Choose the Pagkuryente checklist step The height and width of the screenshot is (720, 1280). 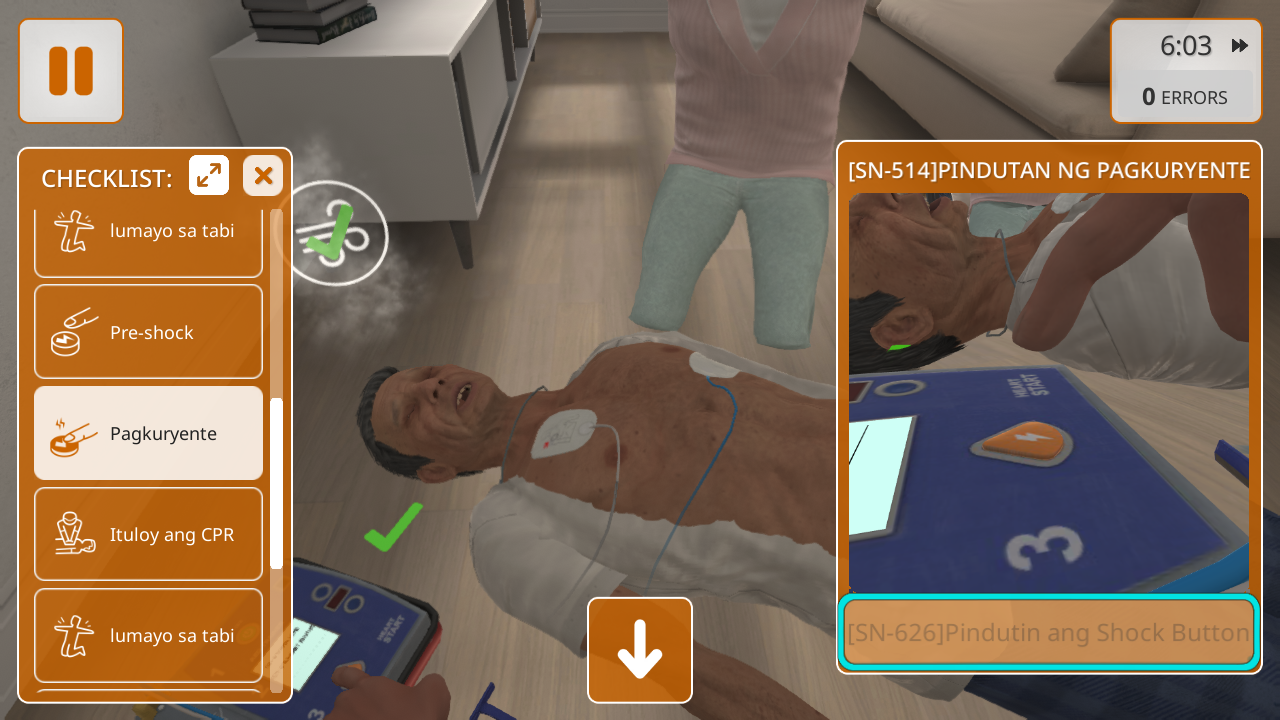tap(149, 433)
